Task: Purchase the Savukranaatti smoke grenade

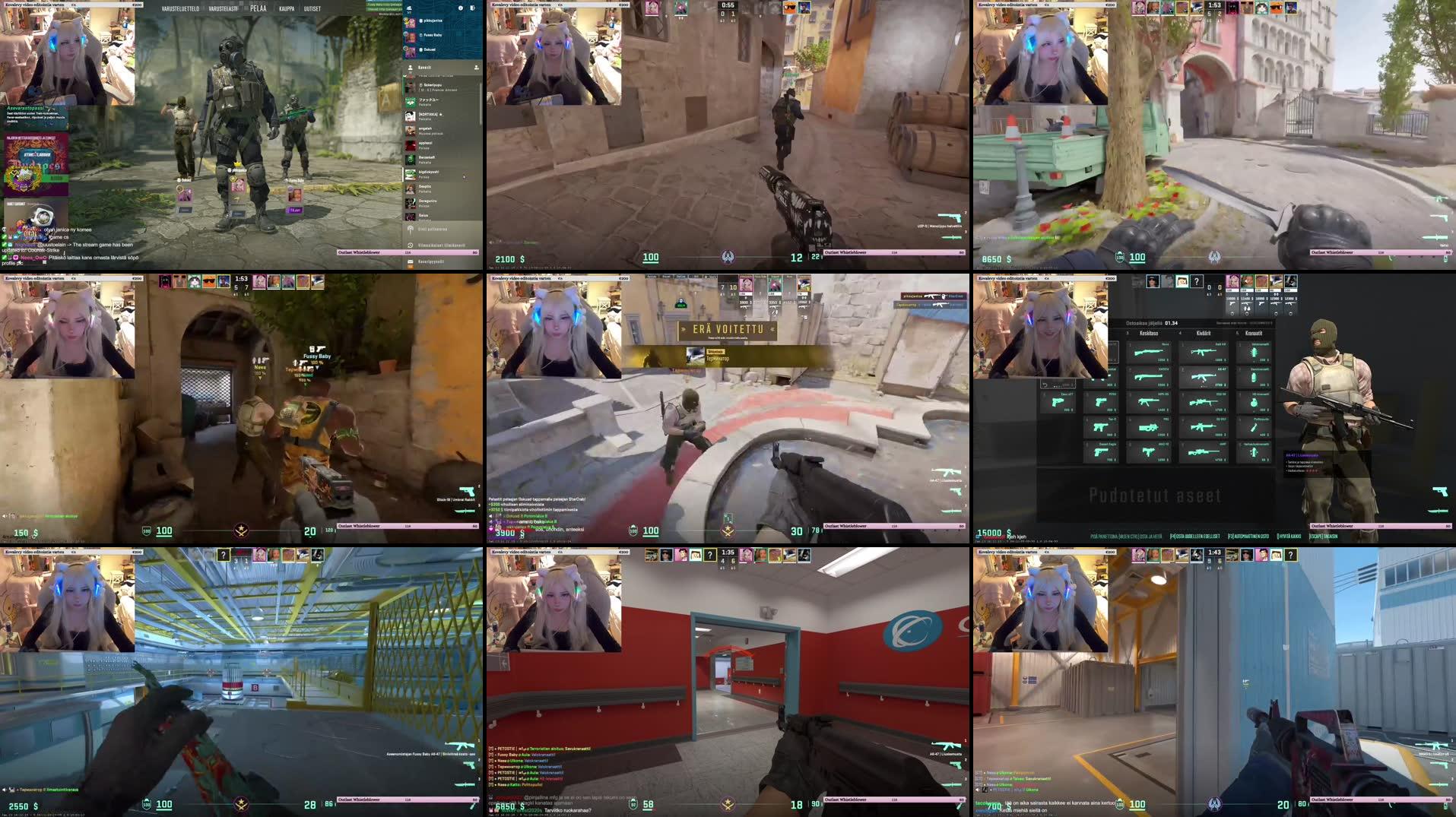Action: 1254,377
